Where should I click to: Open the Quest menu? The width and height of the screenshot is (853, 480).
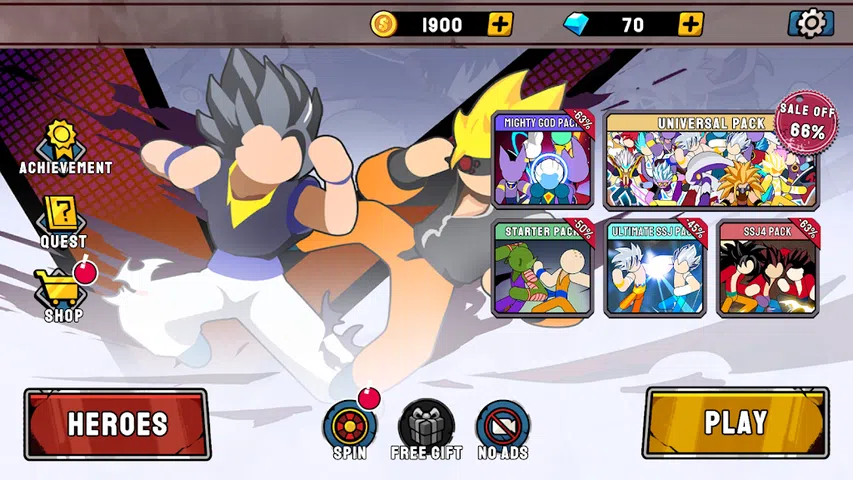coord(63,222)
